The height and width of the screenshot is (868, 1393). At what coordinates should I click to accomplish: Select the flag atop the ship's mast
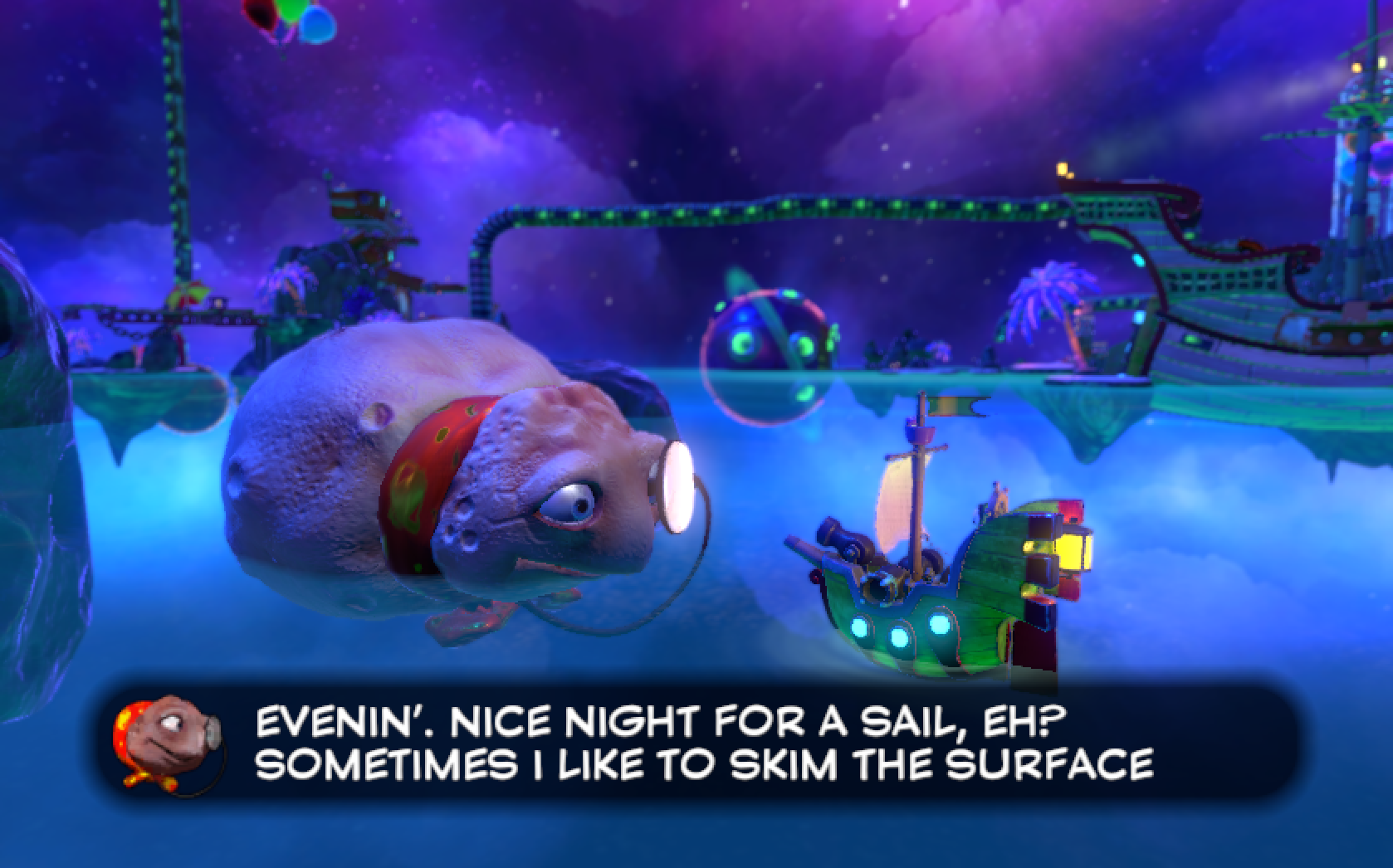coord(955,405)
